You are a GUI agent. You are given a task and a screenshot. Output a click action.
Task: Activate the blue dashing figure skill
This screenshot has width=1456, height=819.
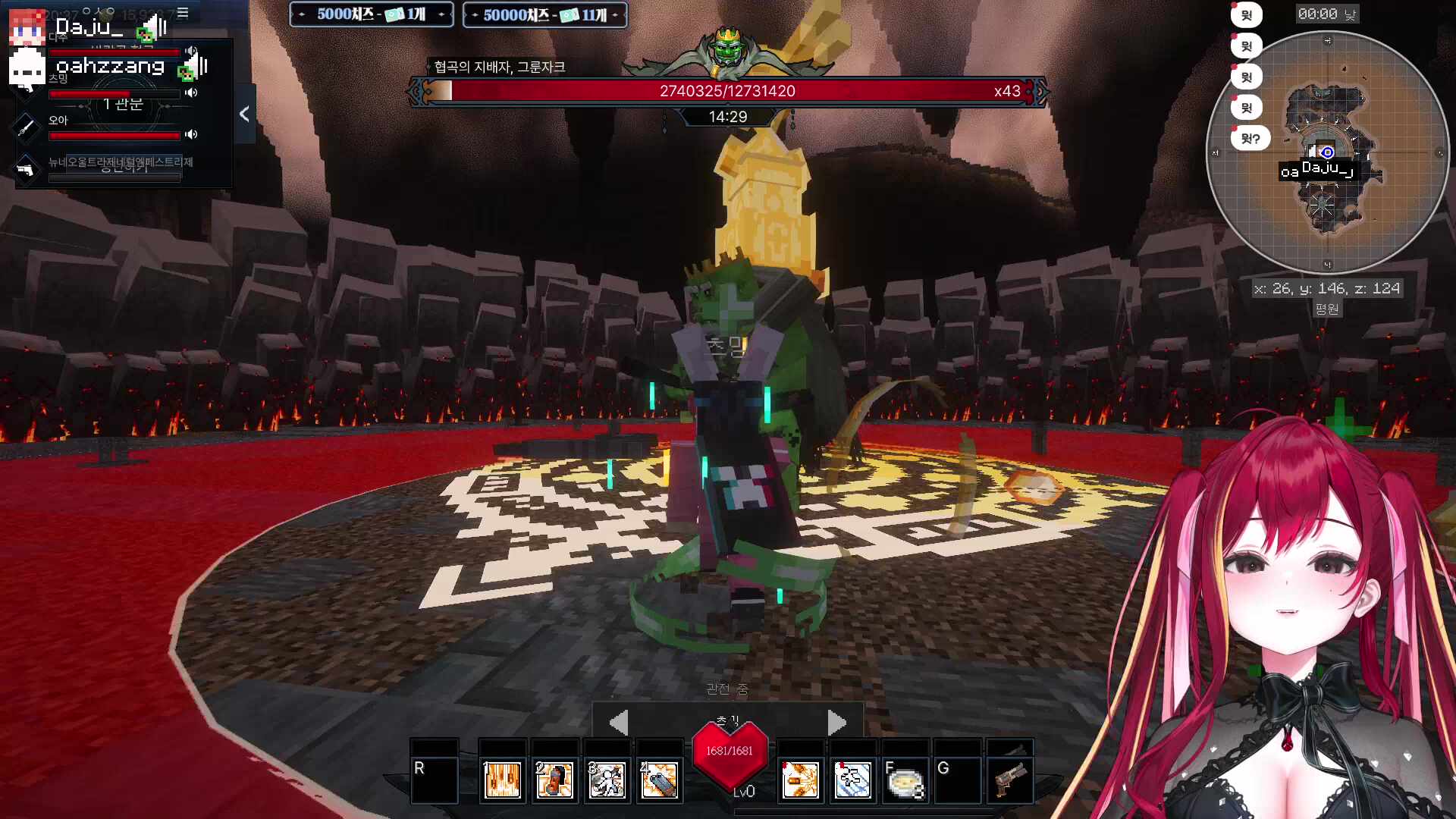coord(852,780)
